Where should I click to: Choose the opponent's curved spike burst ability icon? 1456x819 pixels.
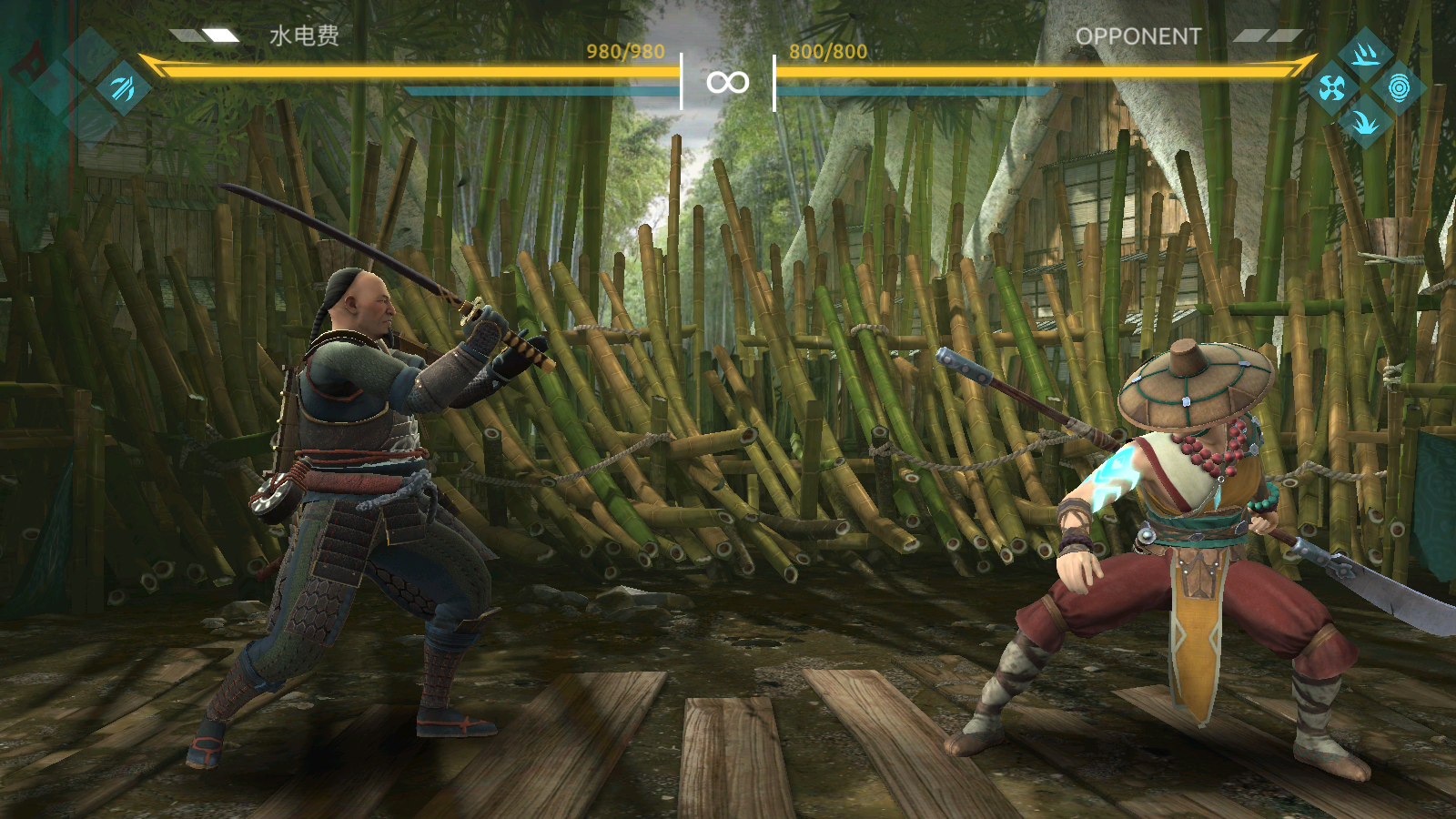click(1365, 121)
